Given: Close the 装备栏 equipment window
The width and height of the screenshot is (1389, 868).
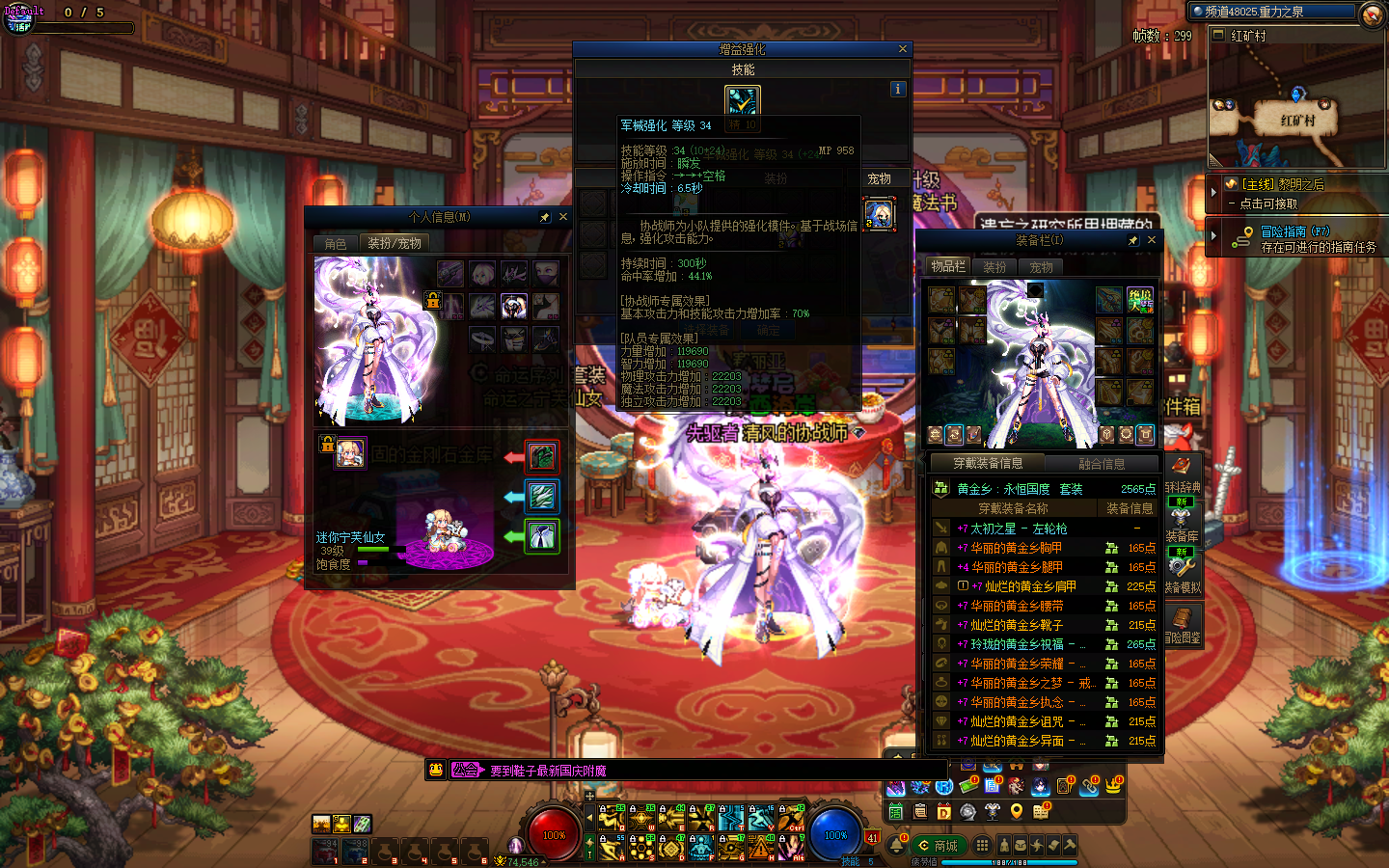Looking at the screenshot, I should (1151, 240).
